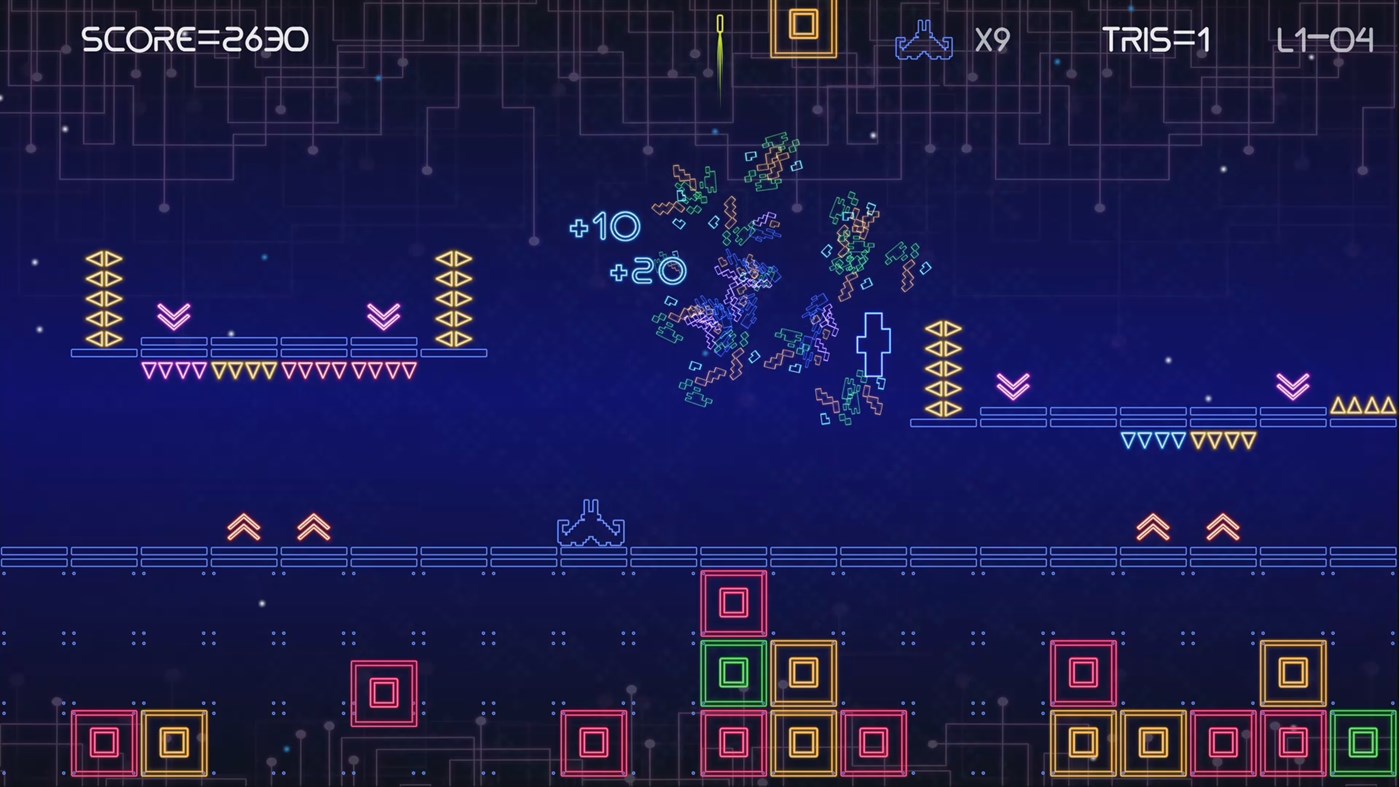Expand the pink double-chevron on the left platform

click(173, 317)
